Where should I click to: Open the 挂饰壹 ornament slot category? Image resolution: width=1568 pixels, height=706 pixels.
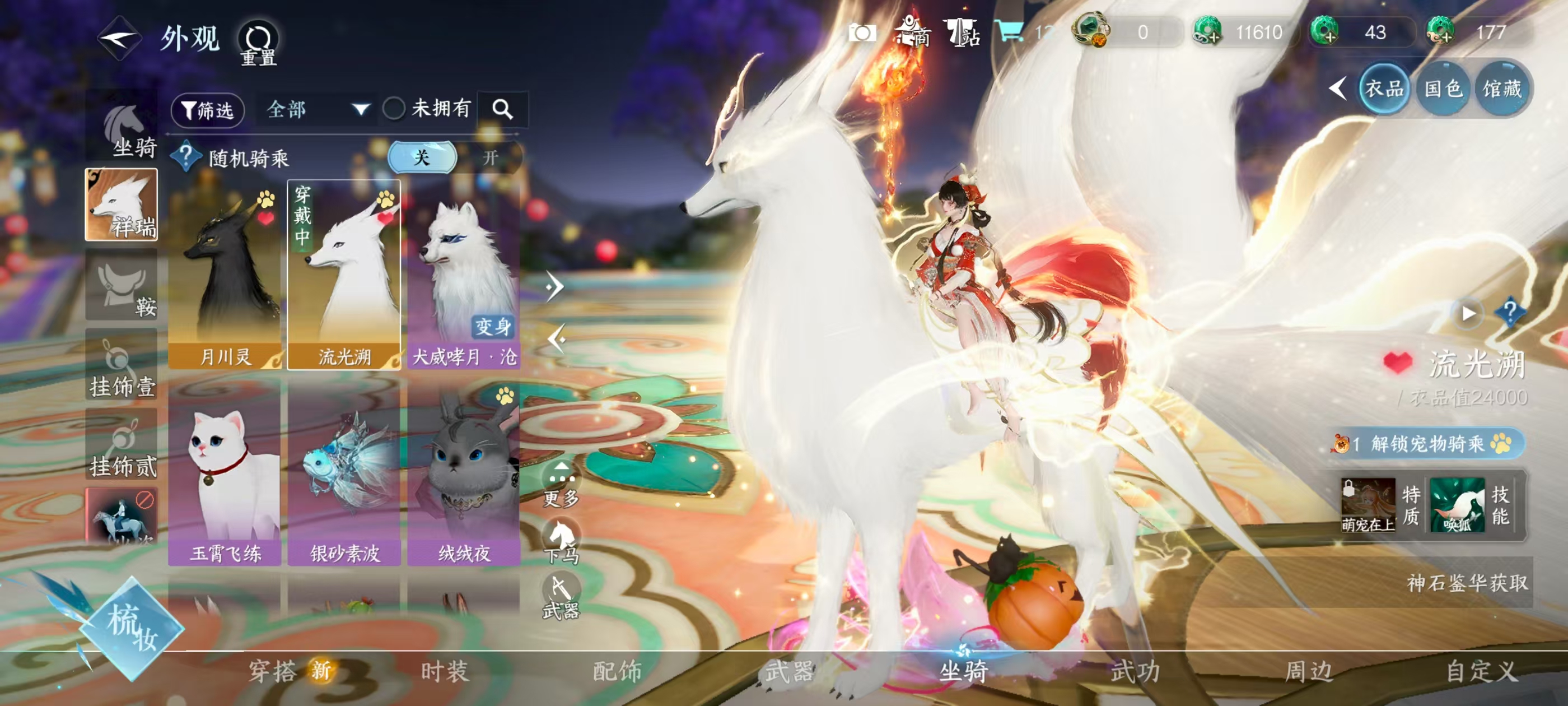[x=122, y=365]
